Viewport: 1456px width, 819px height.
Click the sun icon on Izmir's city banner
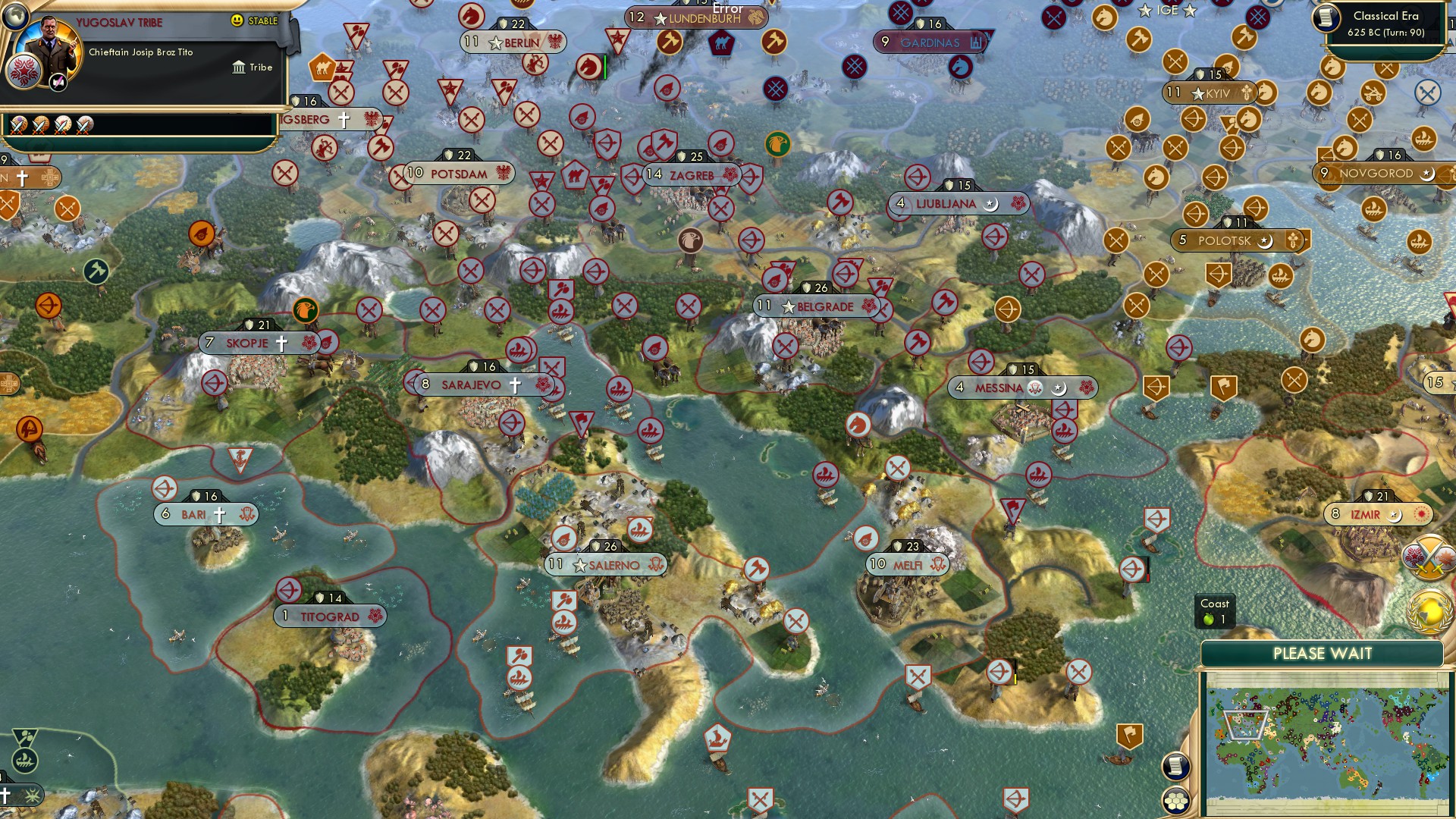point(1419,514)
